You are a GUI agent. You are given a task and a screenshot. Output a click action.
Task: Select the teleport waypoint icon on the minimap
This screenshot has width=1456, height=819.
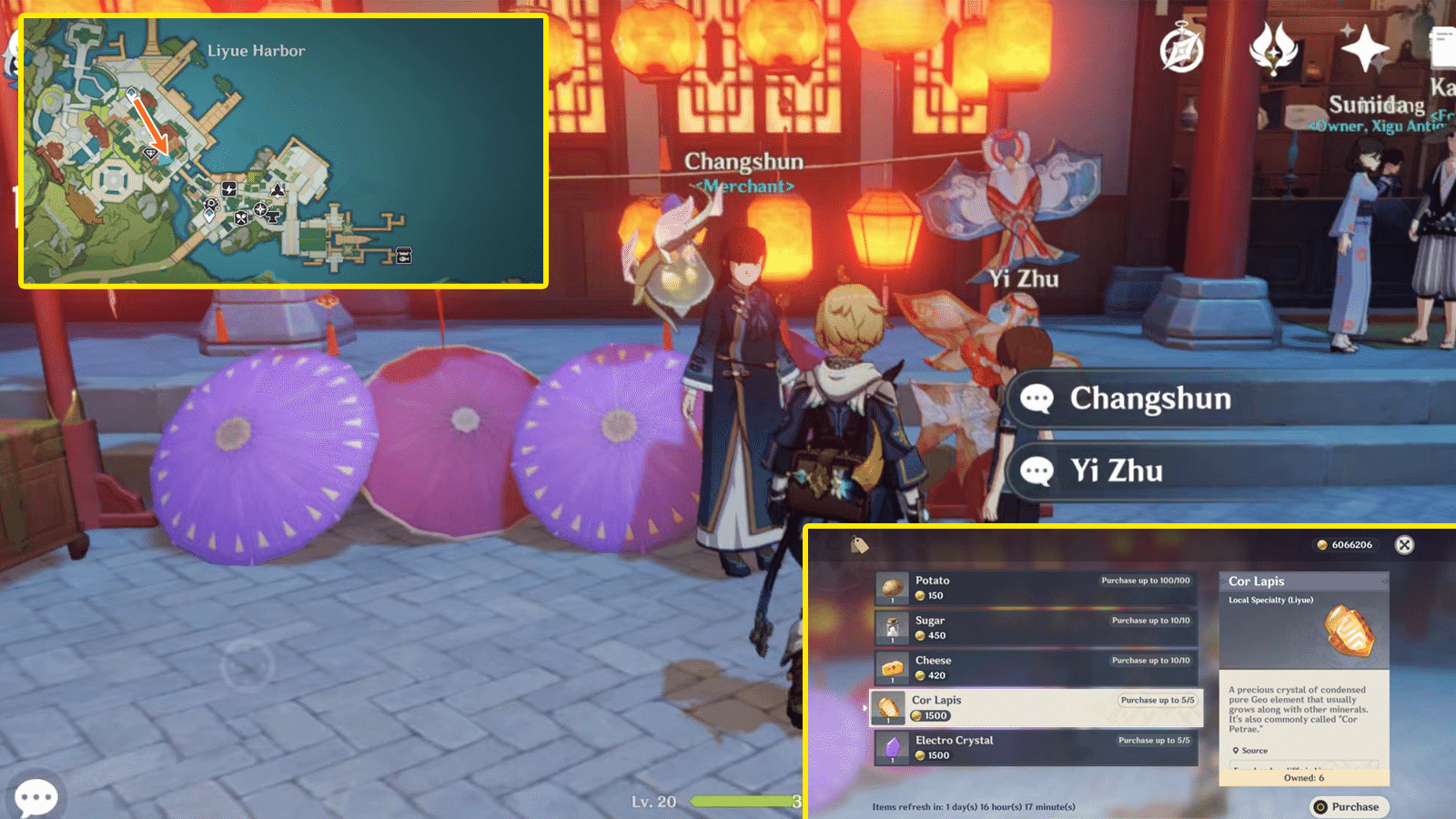[x=132, y=93]
